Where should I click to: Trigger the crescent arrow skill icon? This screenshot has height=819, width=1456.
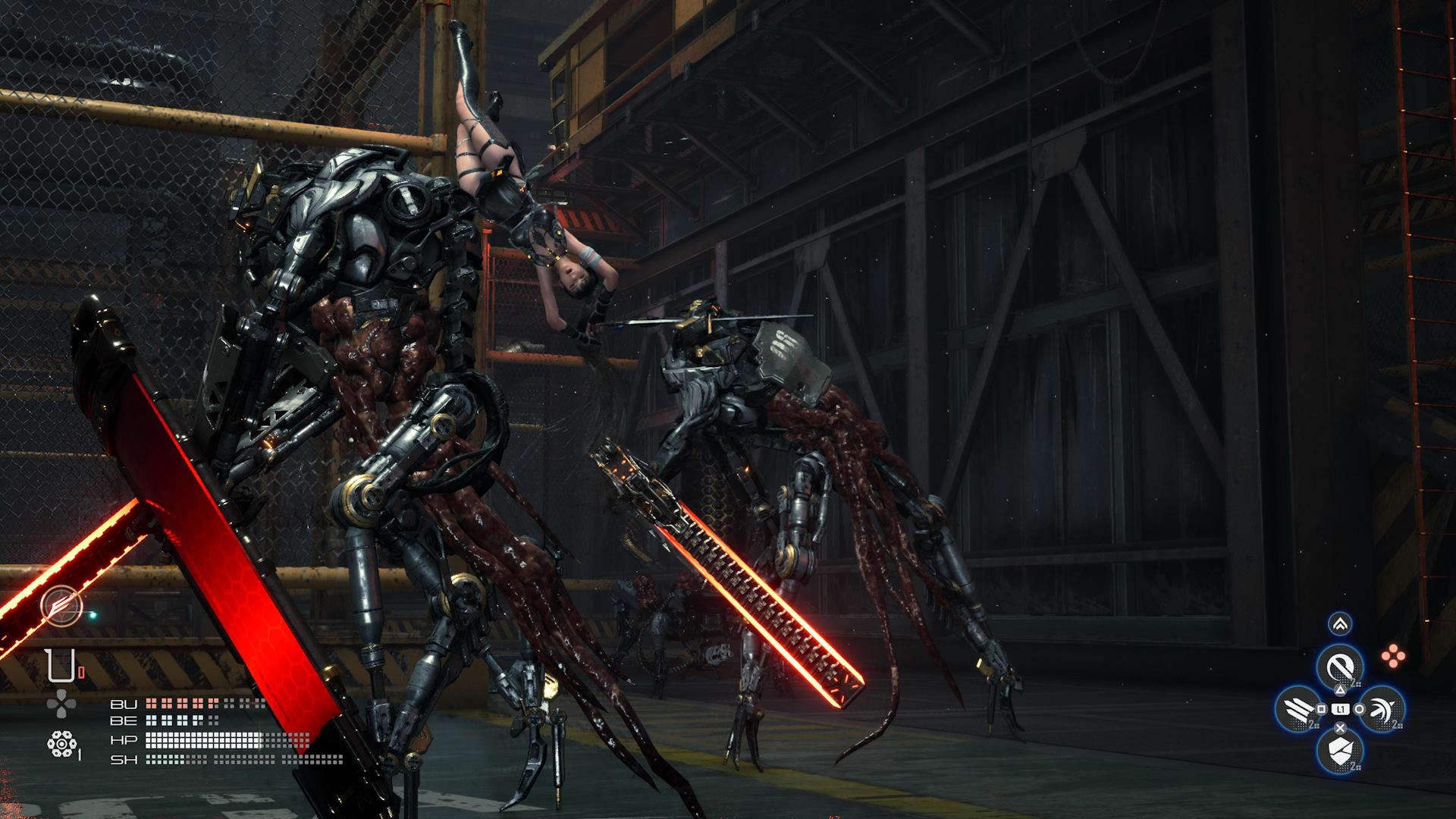(x=1380, y=709)
